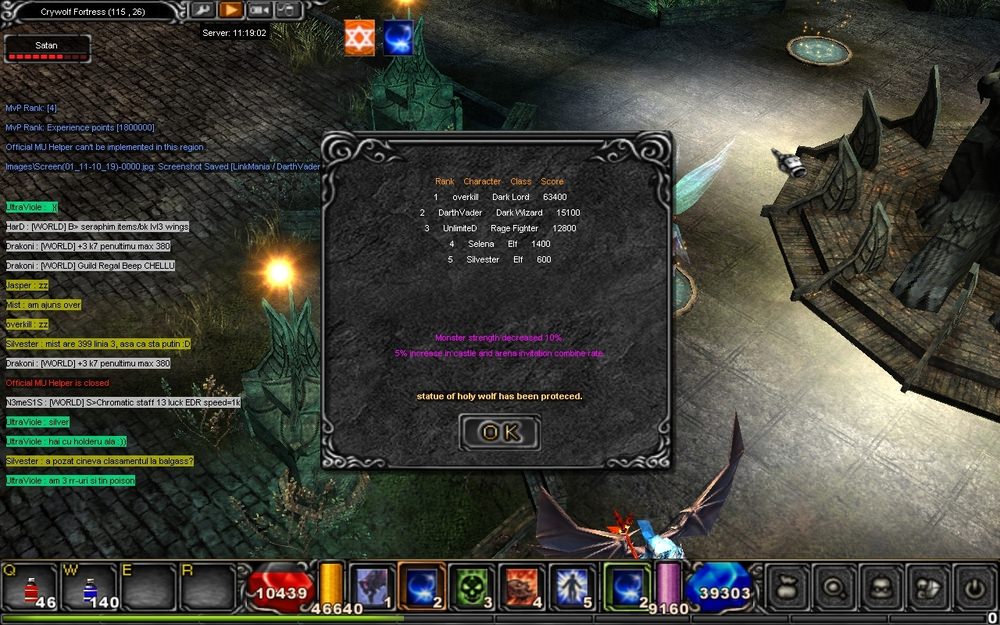This screenshot has width=1000, height=625.
Task: Activate skill slot 1 on the hotbar
Action: 372,586
